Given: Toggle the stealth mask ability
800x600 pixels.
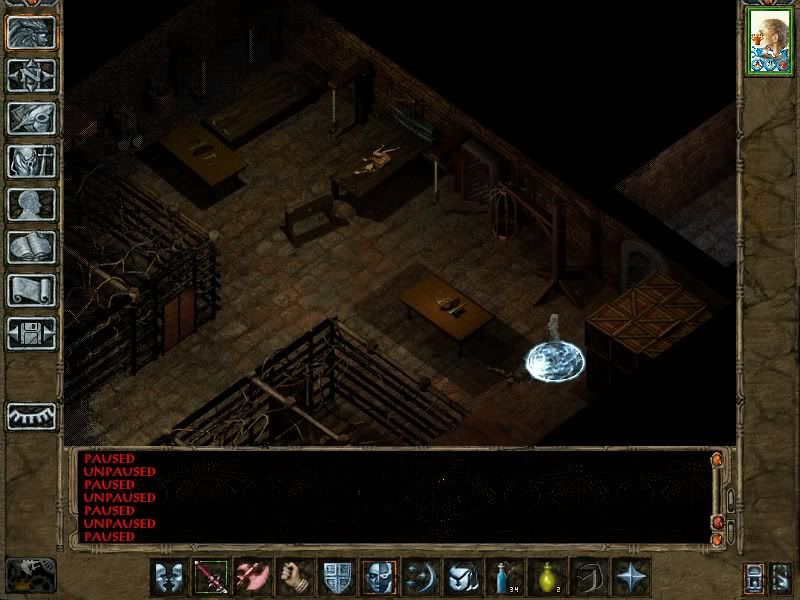Looking at the screenshot, I should click(x=379, y=578).
